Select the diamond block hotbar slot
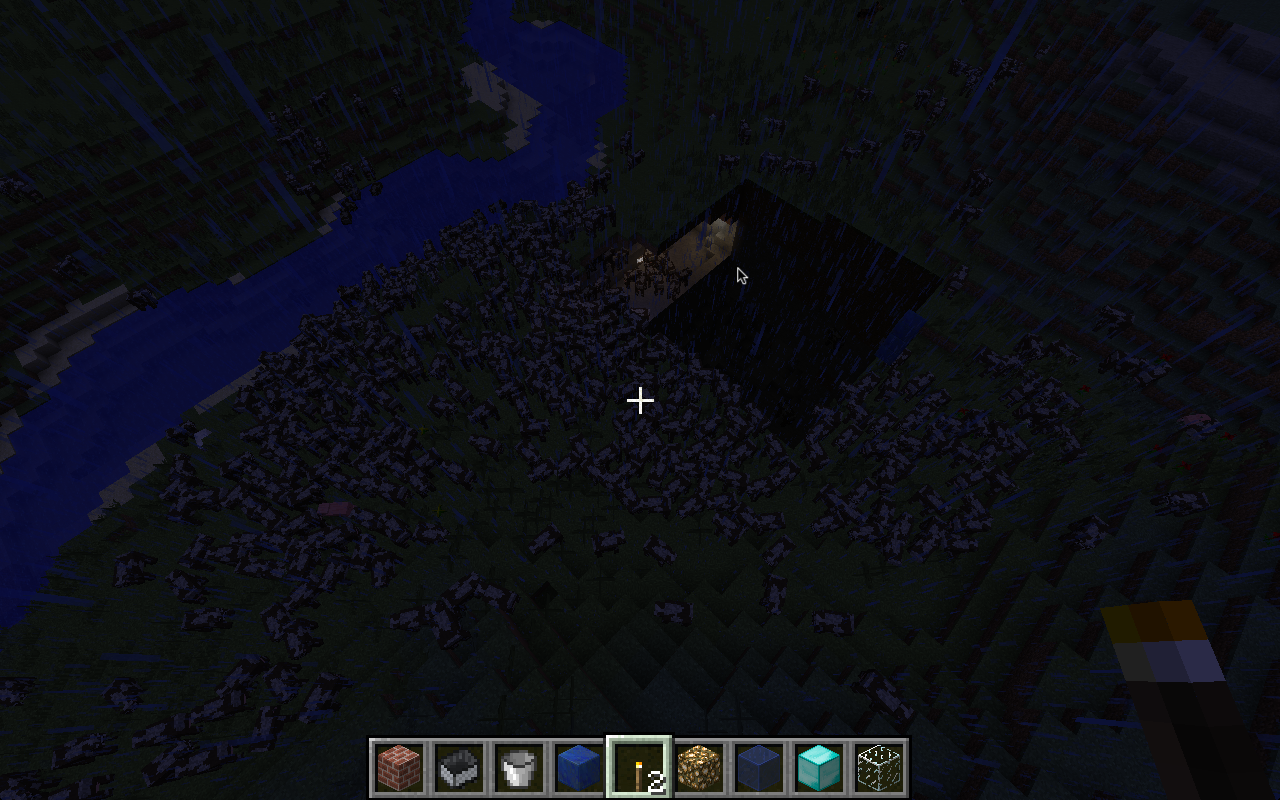Viewport: 1280px width, 800px height. click(x=819, y=768)
